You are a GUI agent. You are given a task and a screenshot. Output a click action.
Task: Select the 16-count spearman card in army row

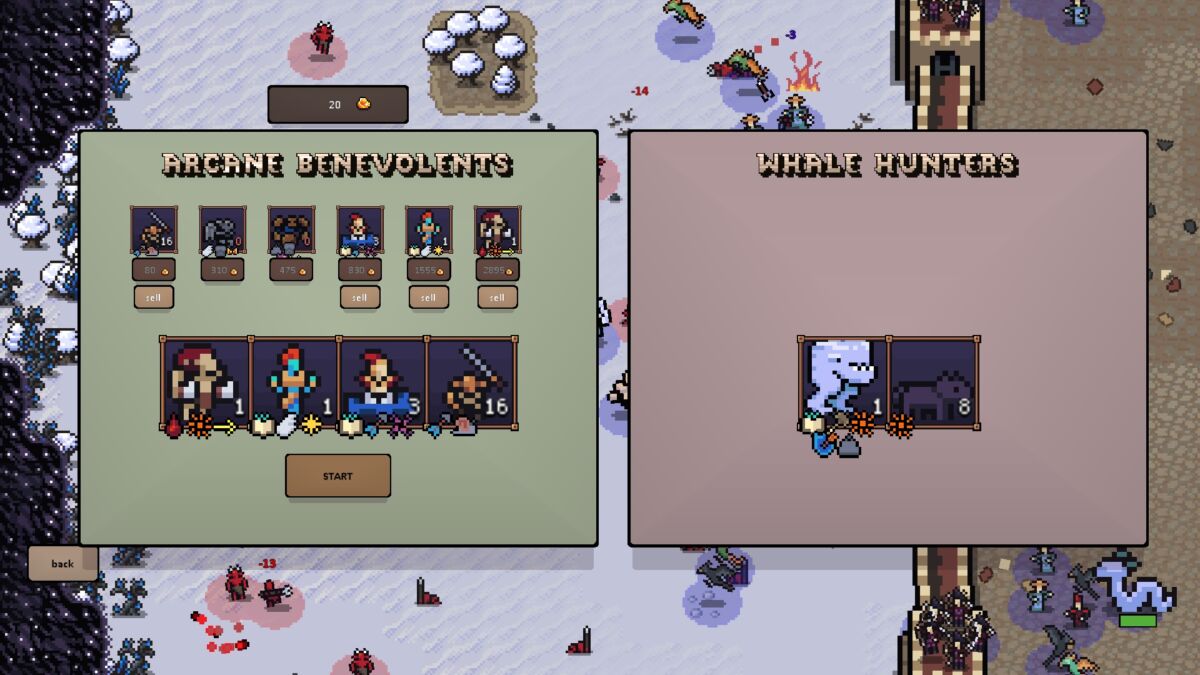[x=472, y=384]
